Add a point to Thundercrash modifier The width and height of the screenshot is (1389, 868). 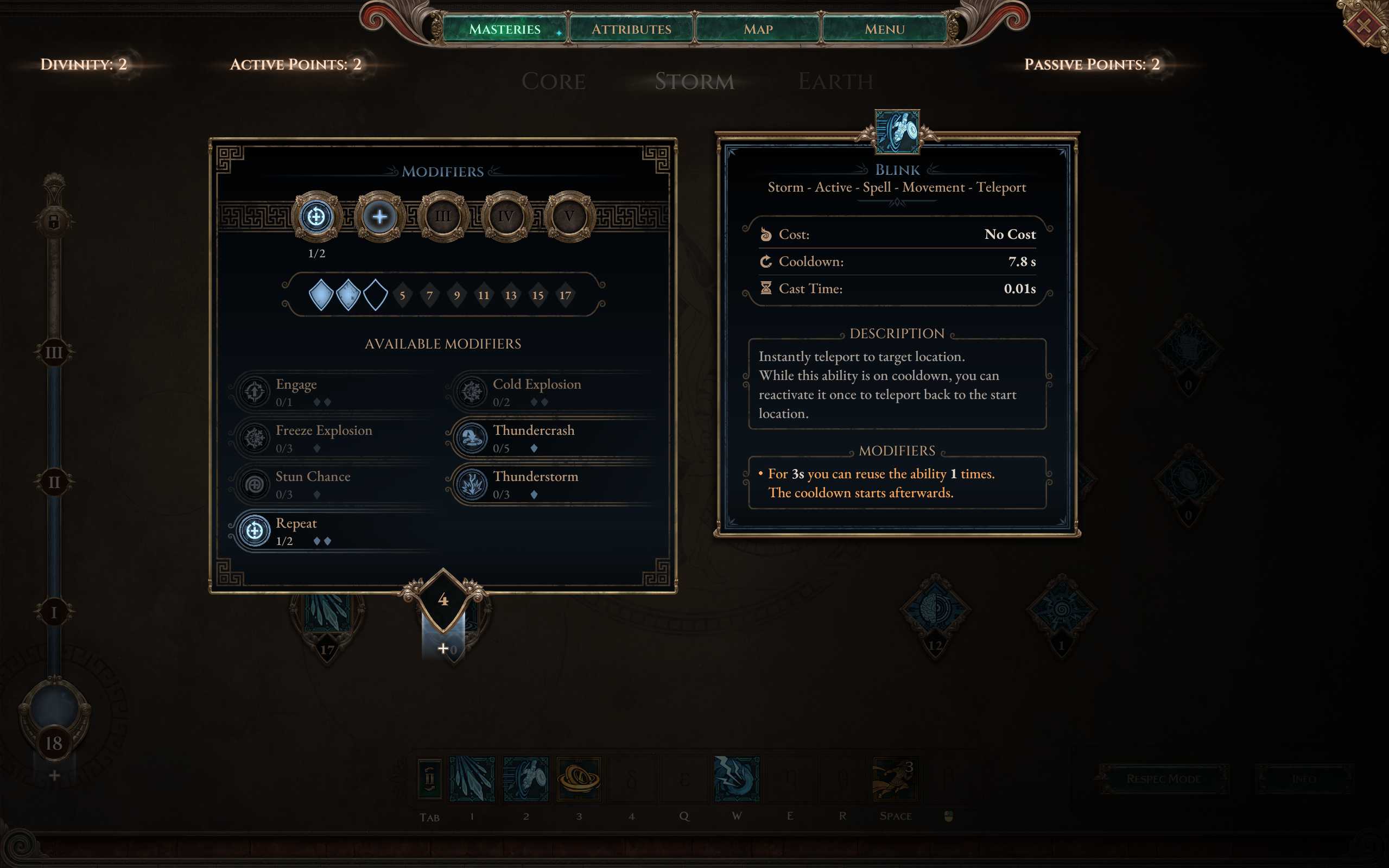tap(551, 438)
